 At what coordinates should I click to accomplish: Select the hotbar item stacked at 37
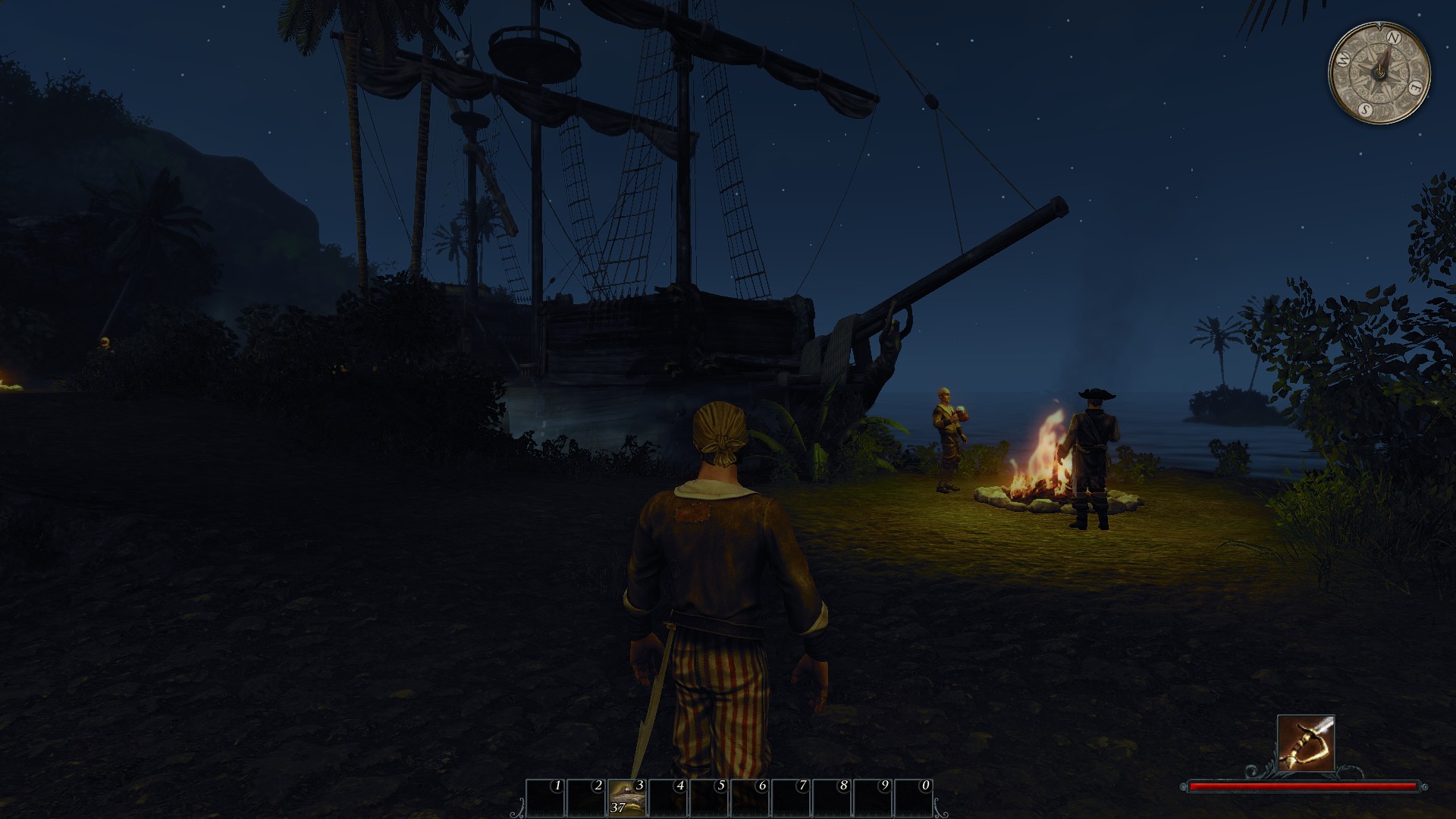tap(627, 797)
